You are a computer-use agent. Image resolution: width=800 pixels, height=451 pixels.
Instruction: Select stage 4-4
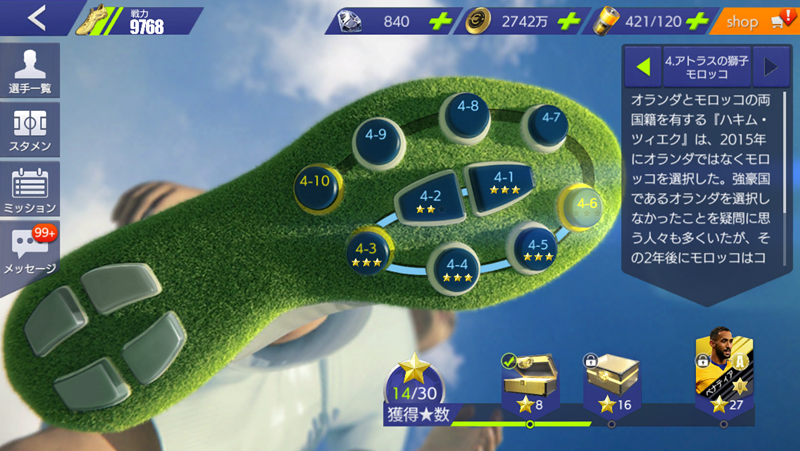point(456,267)
